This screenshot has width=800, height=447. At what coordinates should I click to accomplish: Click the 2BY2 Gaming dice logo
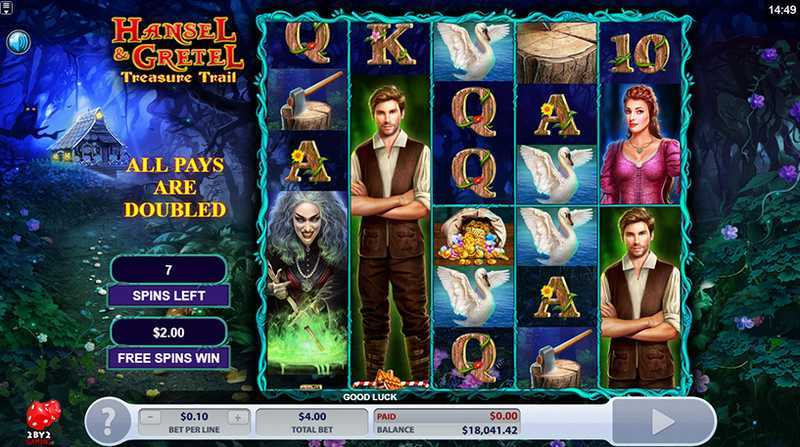(x=42, y=420)
